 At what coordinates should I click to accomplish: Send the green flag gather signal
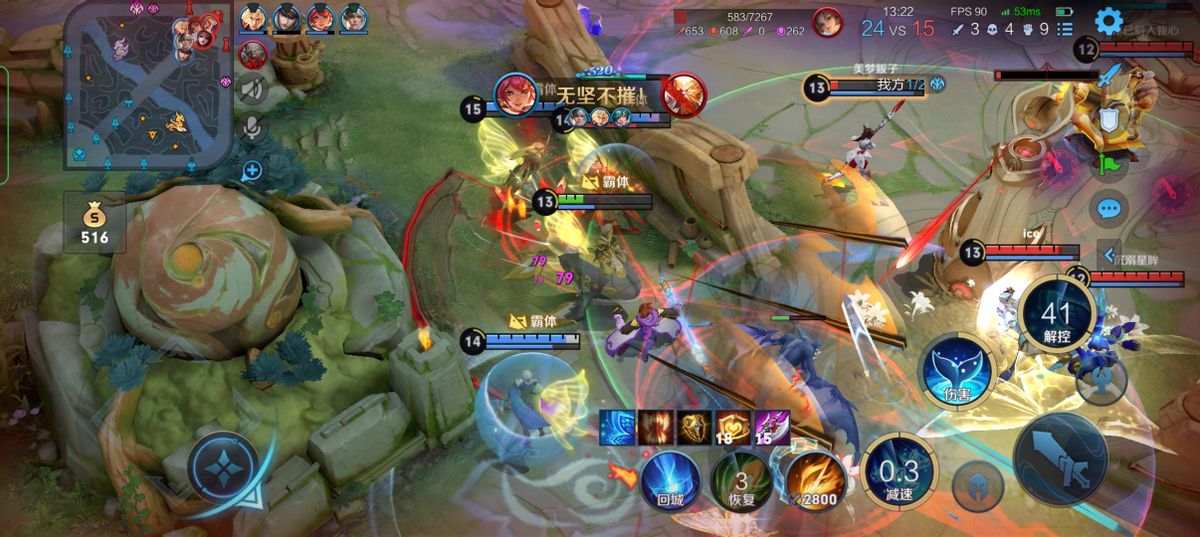pyautogui.click(x=1109, y=164)
